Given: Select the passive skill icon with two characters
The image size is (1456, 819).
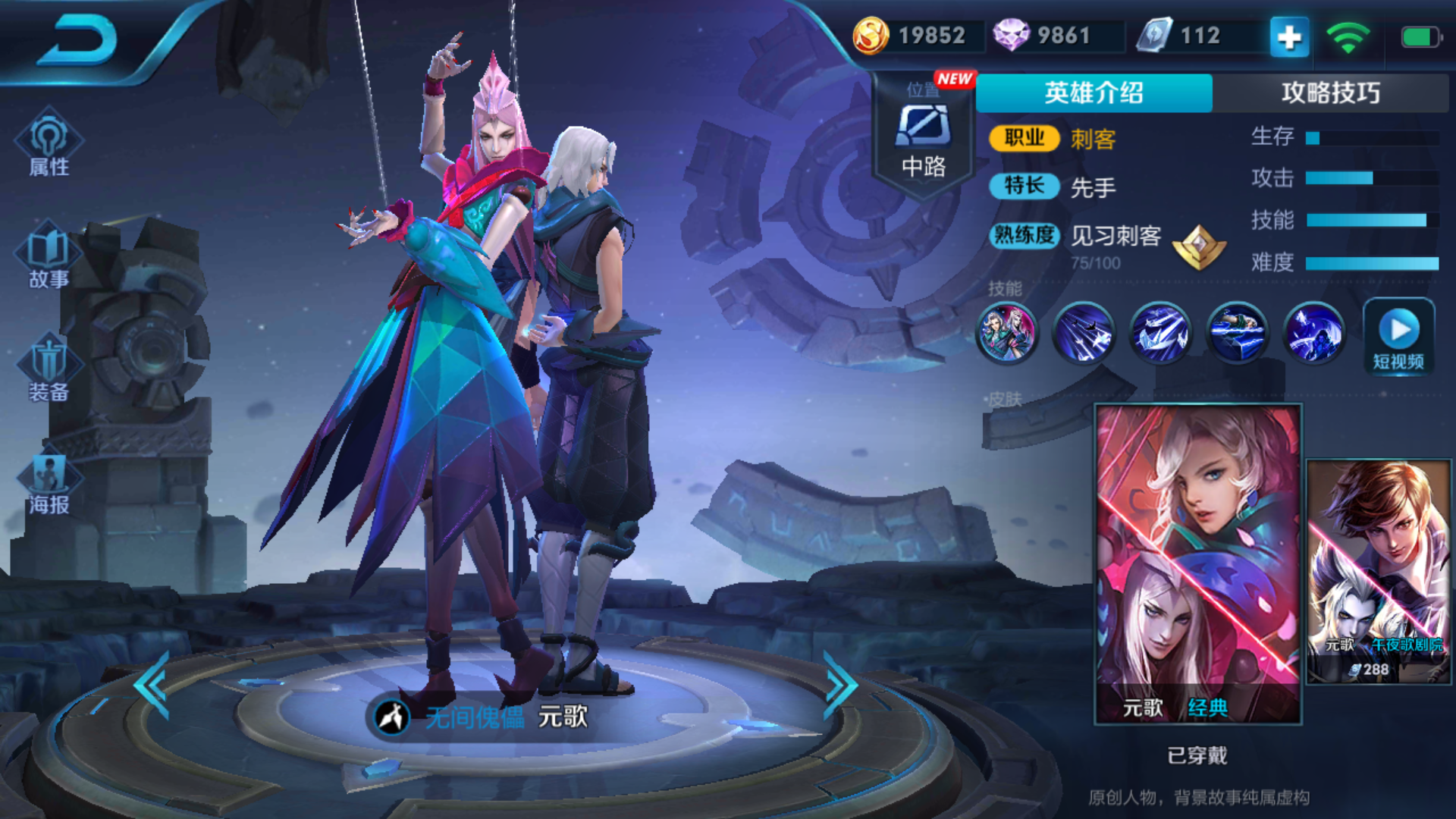Looking at the screenshot, I should 1007,332.
